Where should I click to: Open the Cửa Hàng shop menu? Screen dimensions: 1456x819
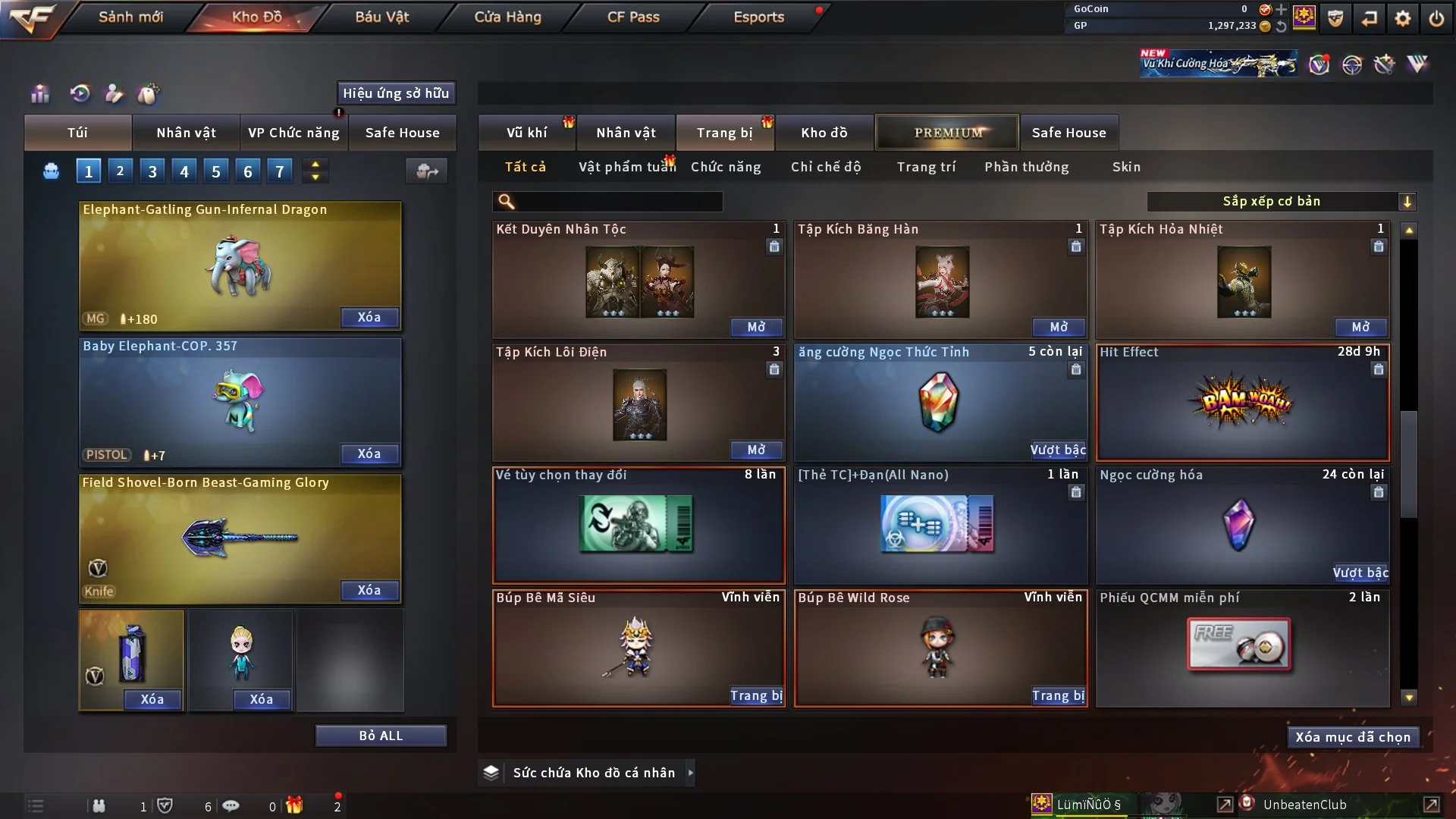pos(507,17)
